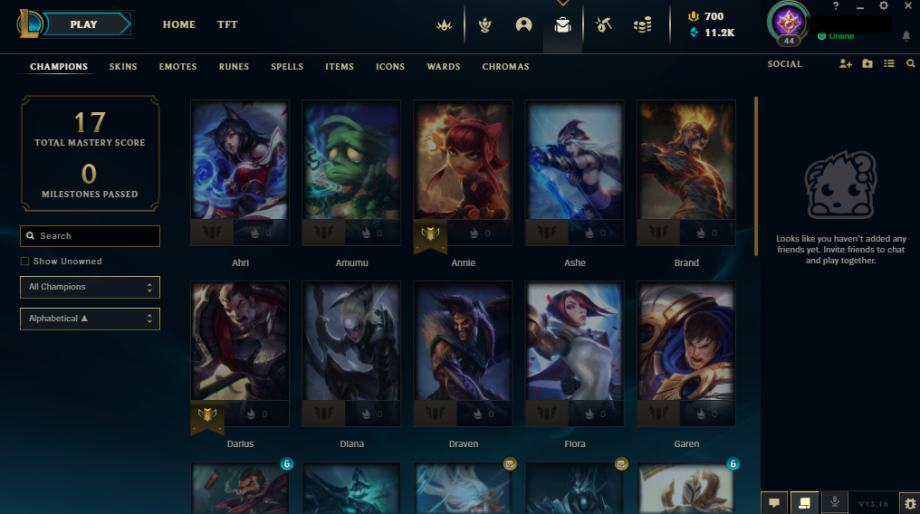This screenshot has width=920, height=514.
Task: Open the EMOTES tab
Action: coord(177,67)
